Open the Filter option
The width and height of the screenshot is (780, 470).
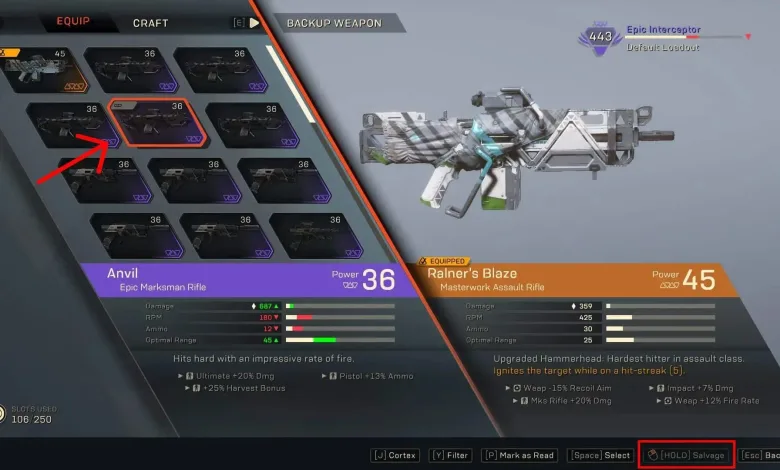pos(452,455)
